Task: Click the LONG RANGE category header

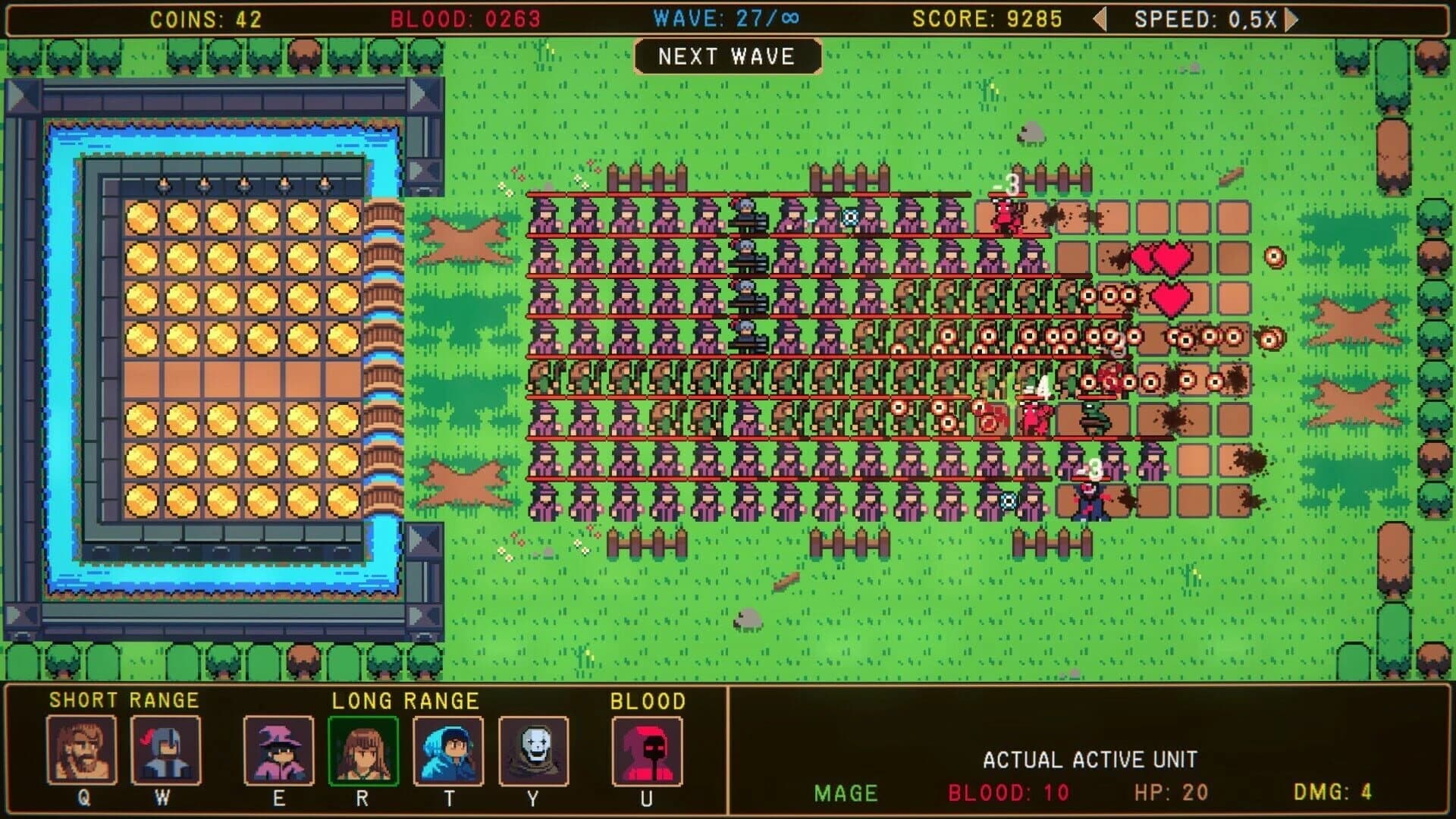Action: pyautogui.click(x=404, y=701)
